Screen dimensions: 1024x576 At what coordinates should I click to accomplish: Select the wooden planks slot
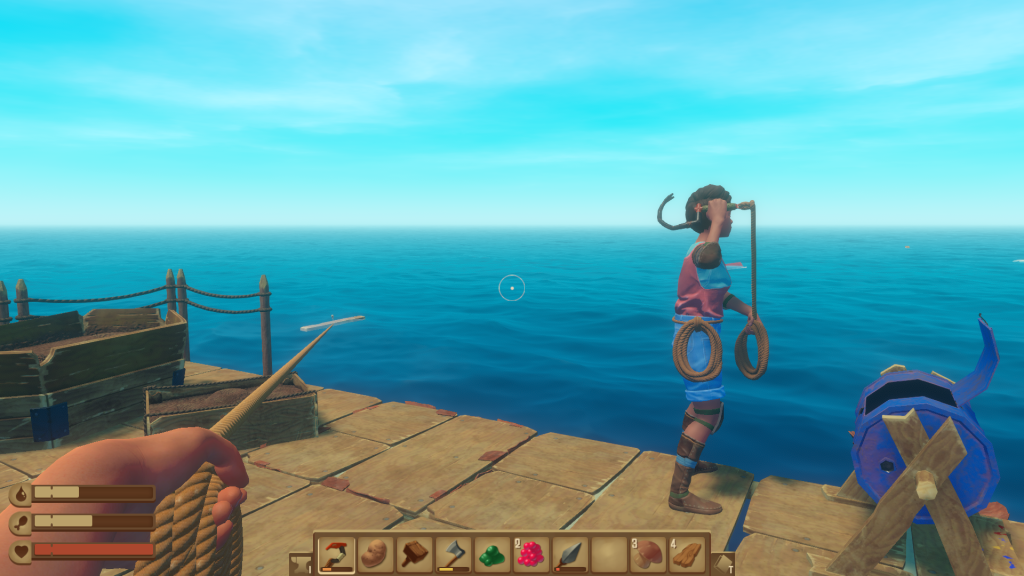click(x=687, y=554)
